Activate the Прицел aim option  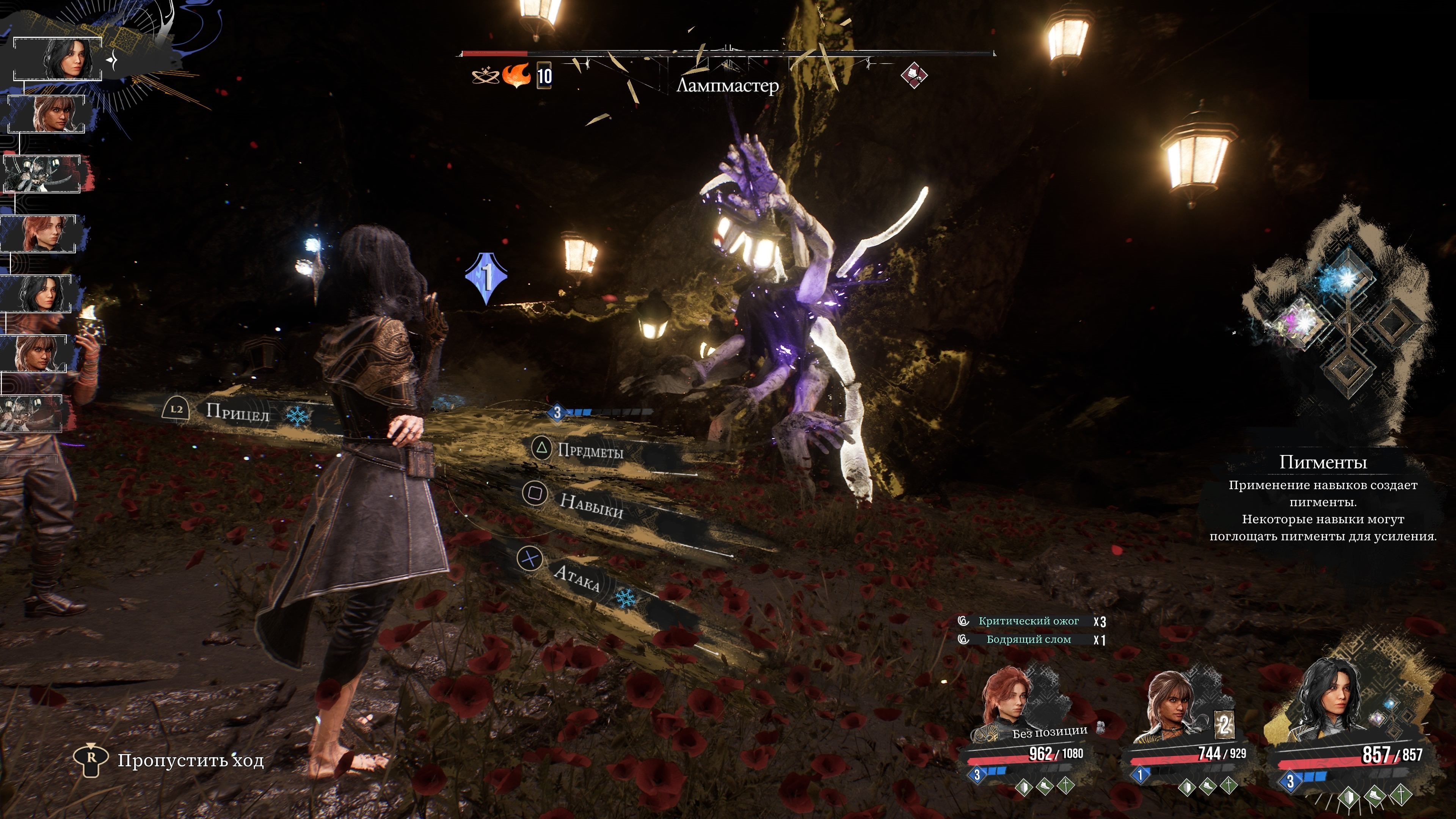(x=237, y=412)
